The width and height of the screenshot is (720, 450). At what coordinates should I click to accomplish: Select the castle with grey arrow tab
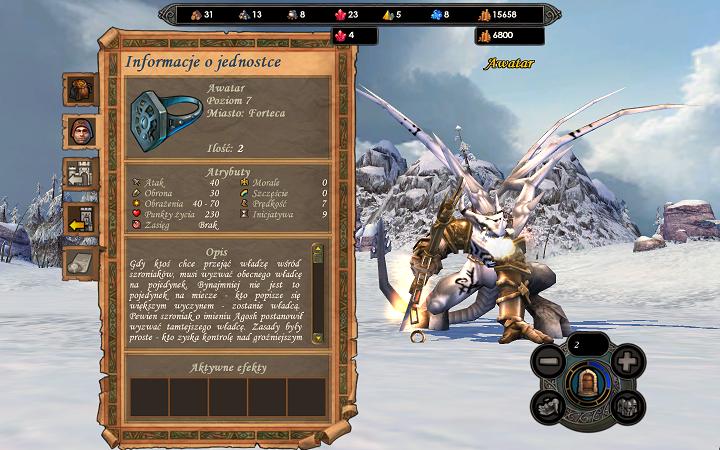(x=80, y=172)
